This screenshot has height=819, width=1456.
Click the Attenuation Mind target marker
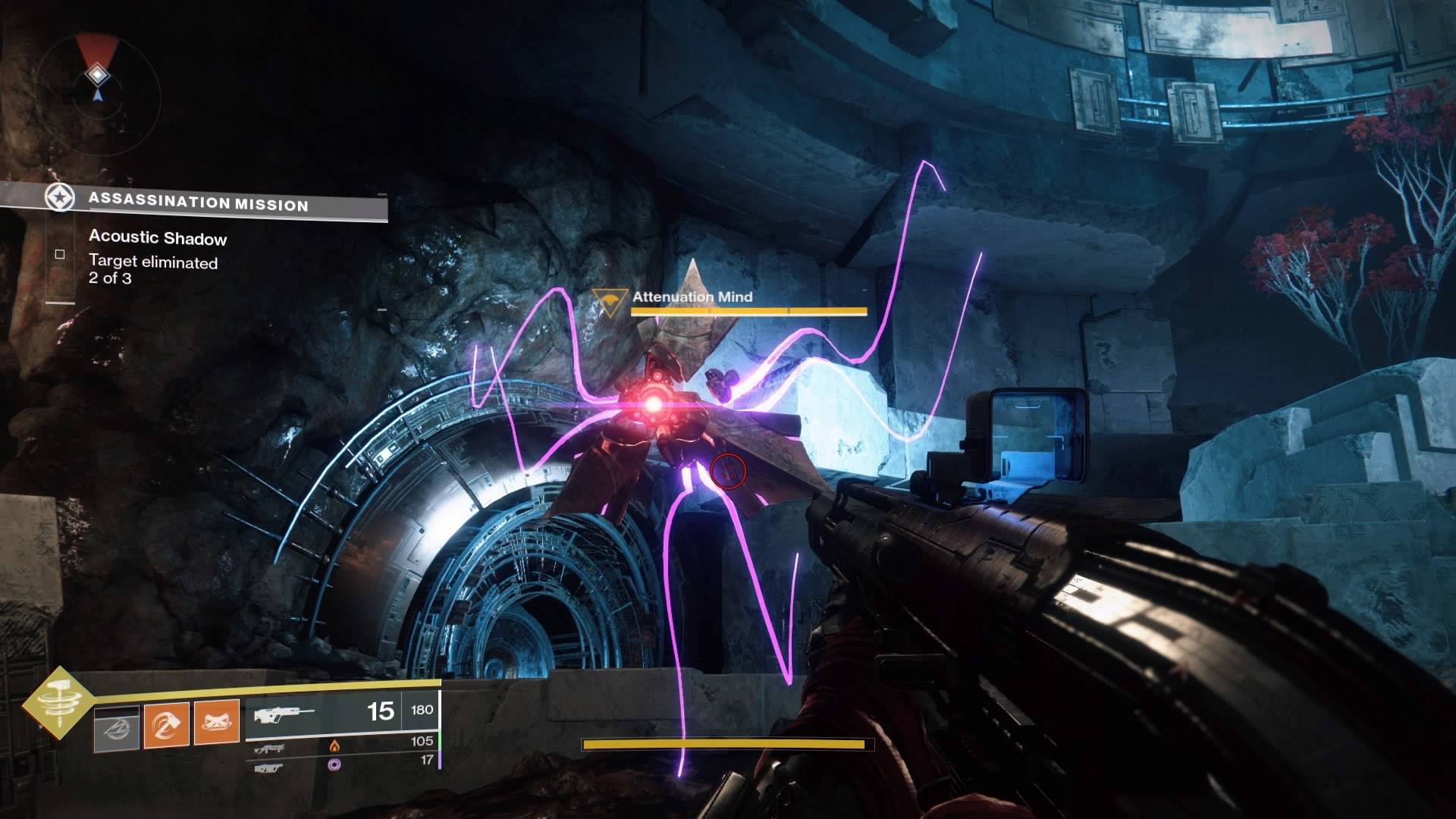(x=609, y=301)
